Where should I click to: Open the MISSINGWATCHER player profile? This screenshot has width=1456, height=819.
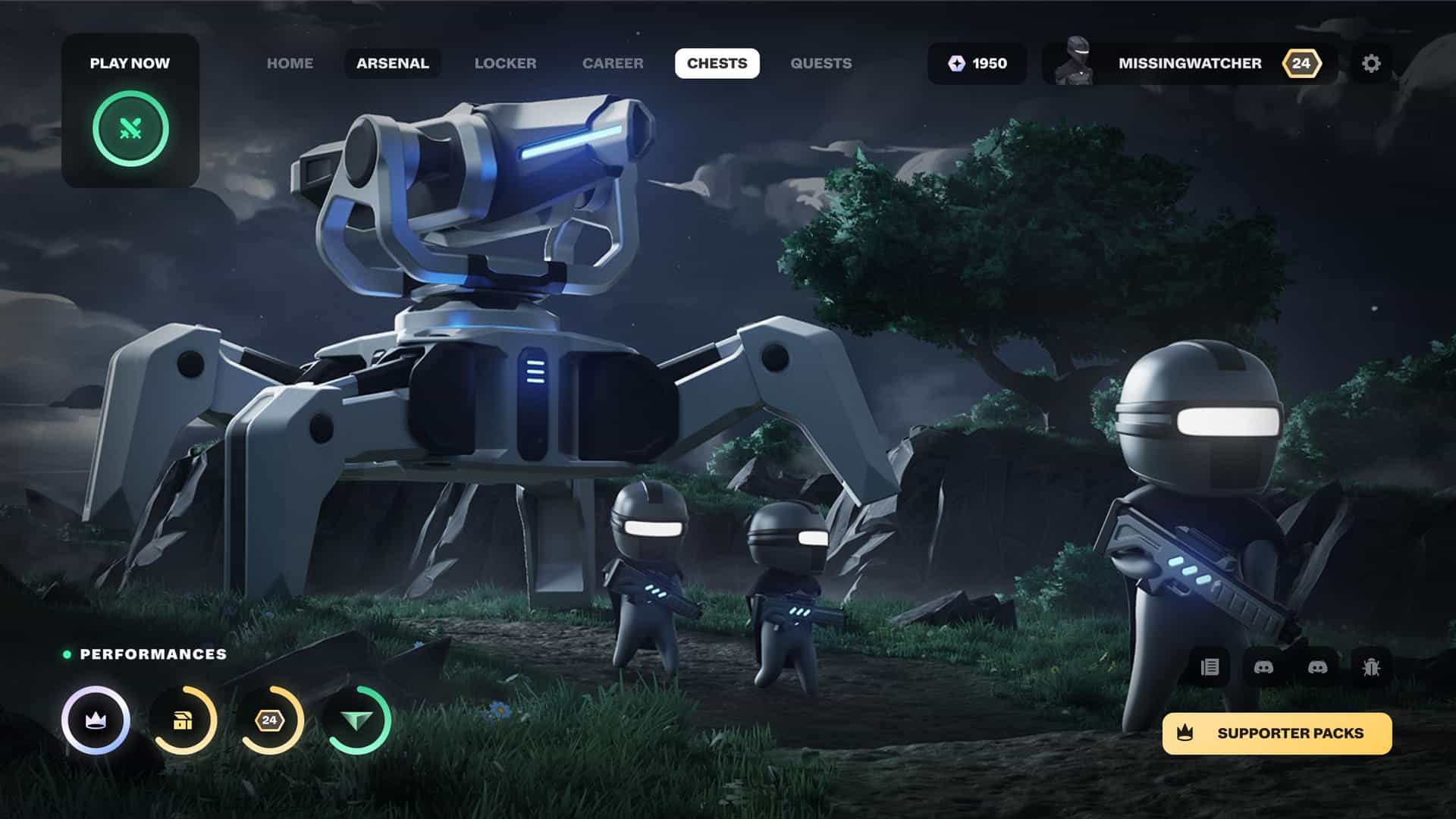coord(1188,64)
